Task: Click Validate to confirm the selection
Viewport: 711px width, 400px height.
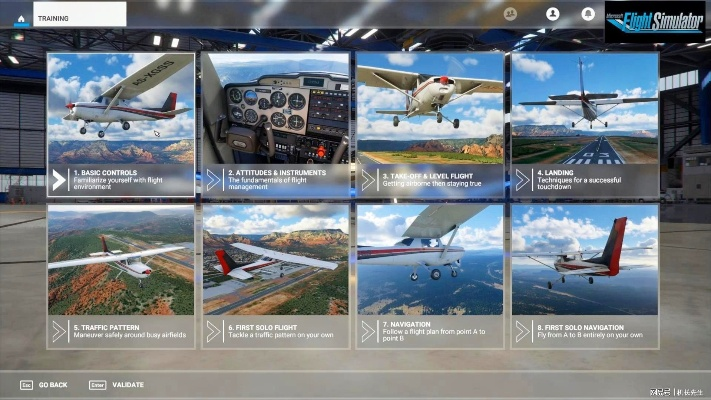Action: (x=116, y=384)
